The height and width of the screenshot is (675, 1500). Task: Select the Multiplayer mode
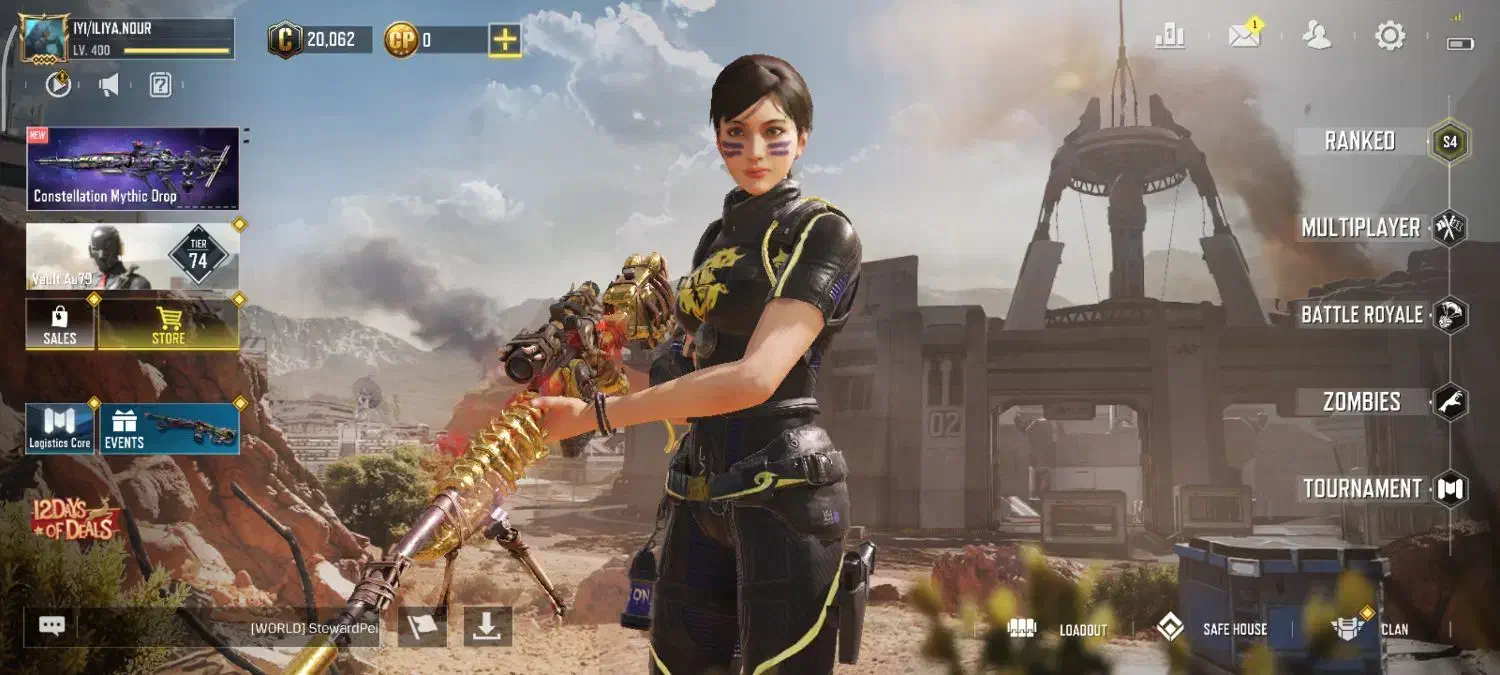[x=1361, y=228]
